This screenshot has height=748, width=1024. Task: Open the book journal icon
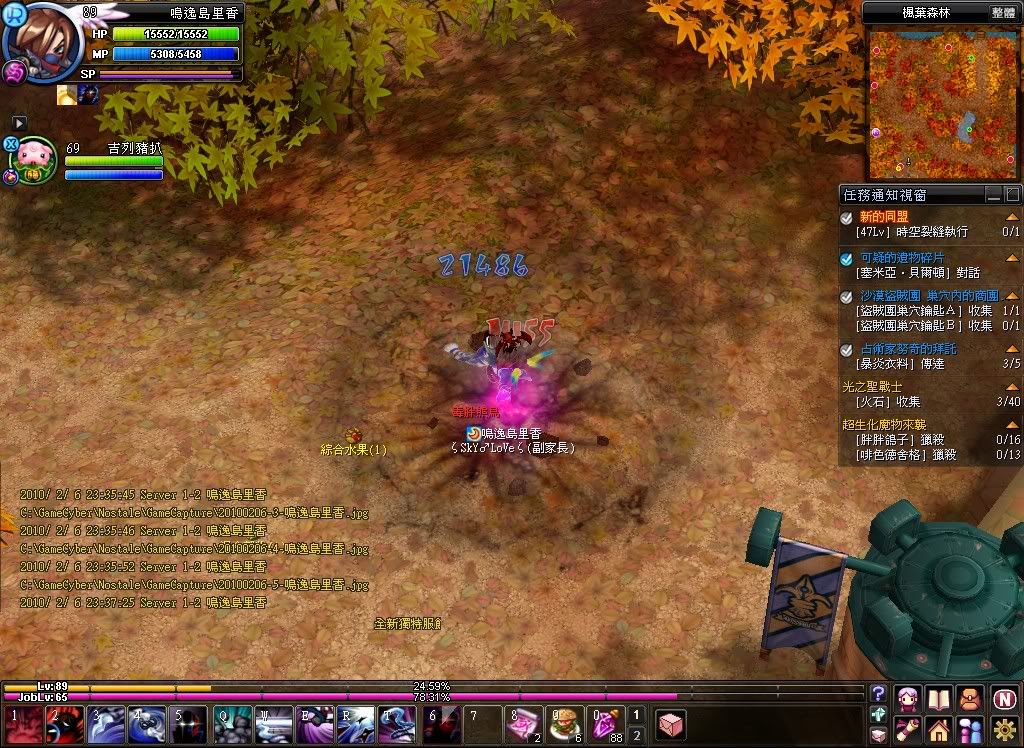point(939,698)
